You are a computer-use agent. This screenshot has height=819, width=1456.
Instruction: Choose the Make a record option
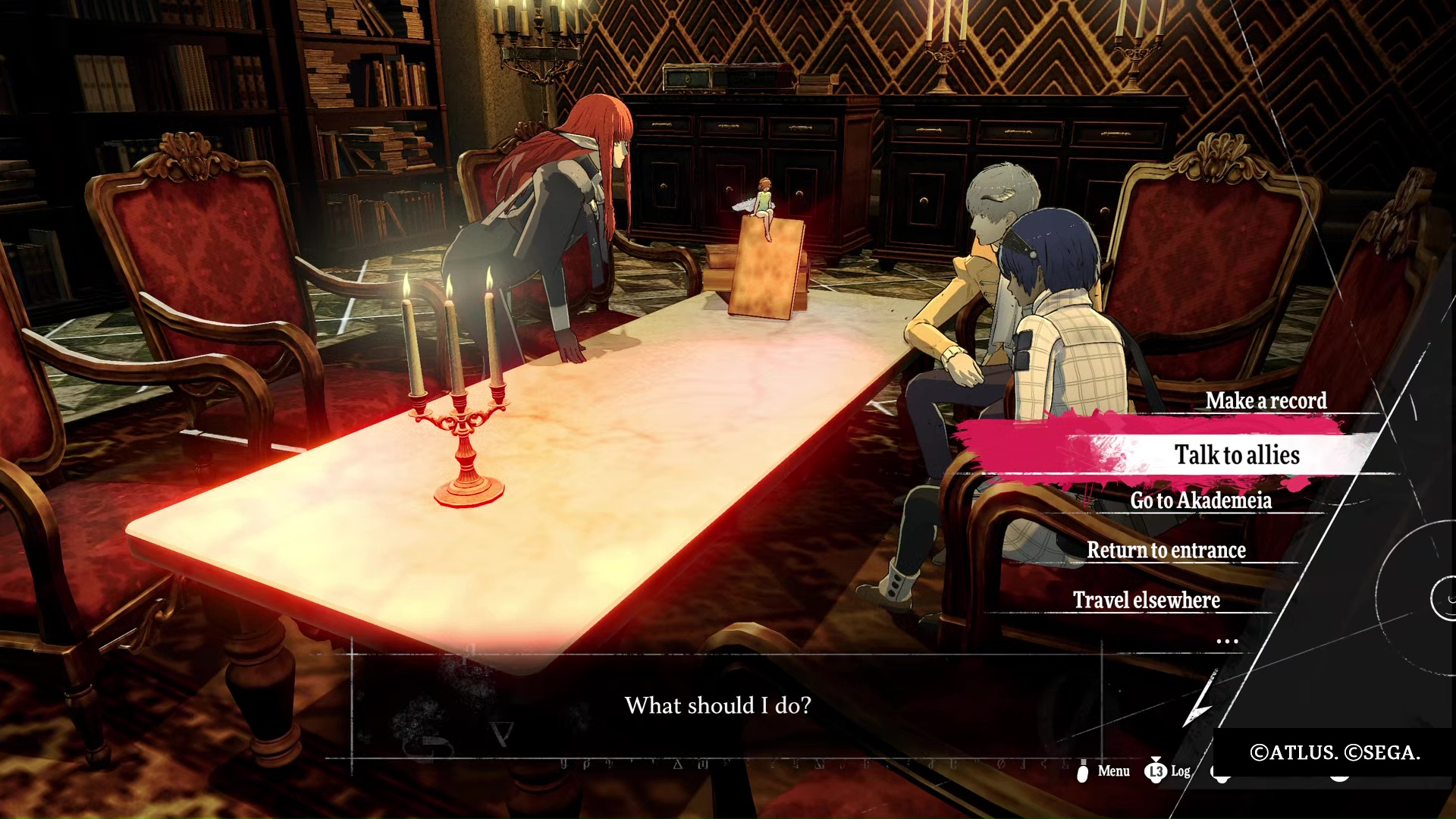click(1266, 400)
